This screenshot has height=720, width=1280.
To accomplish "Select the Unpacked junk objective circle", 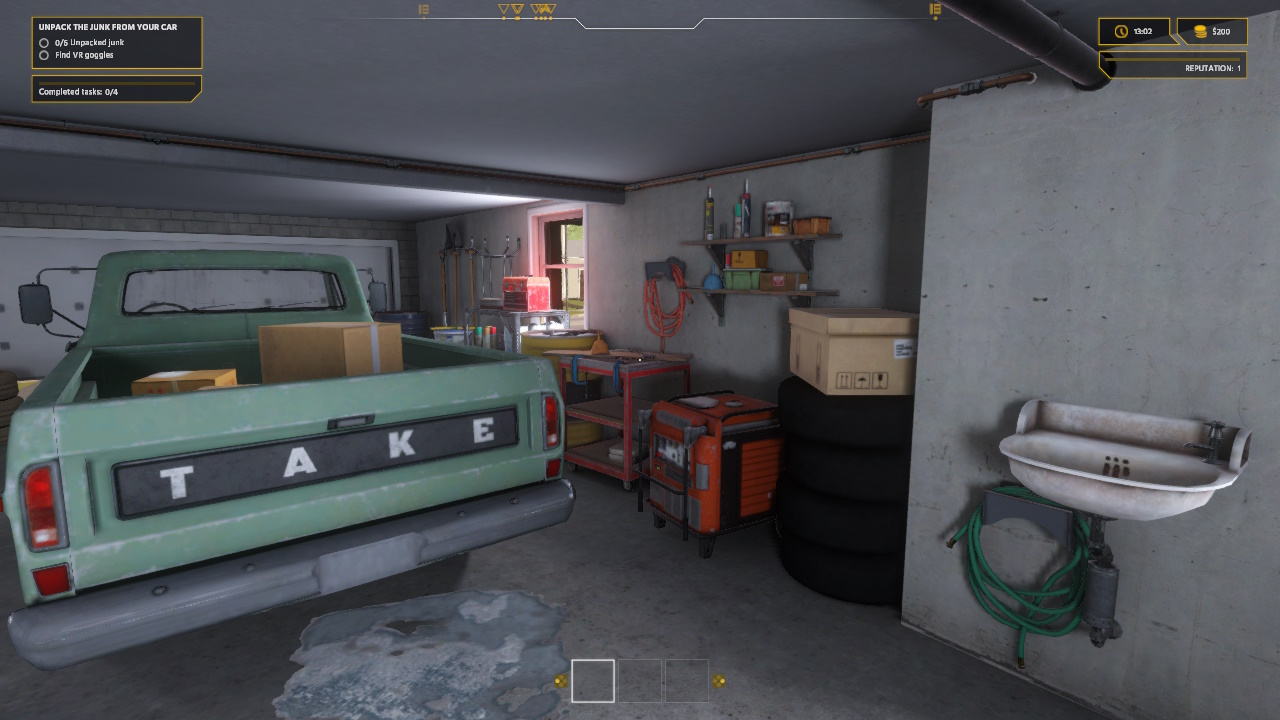I will (42, 42).
